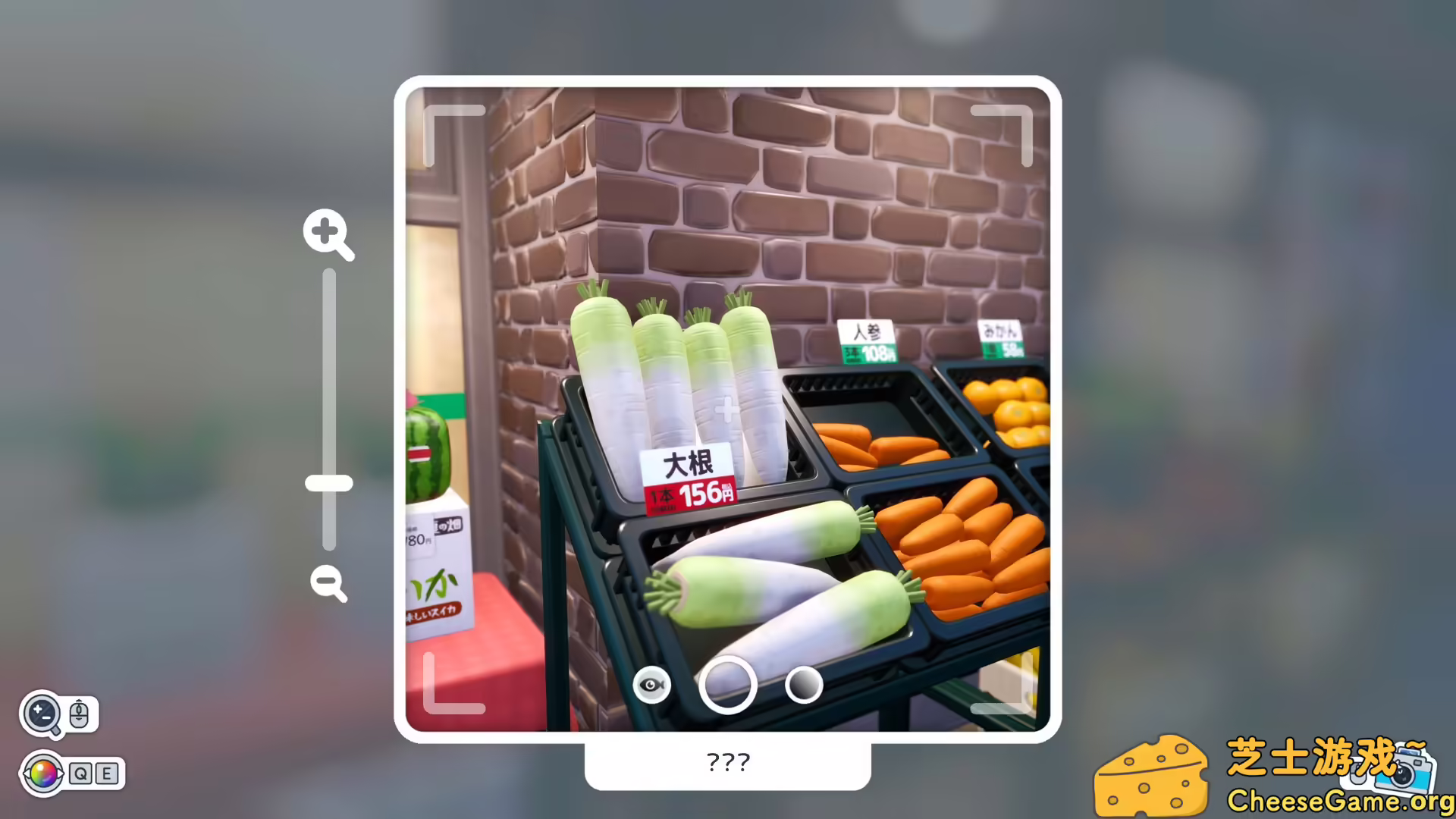Click the plus/minus magnifier hint icon

point(42,713)
